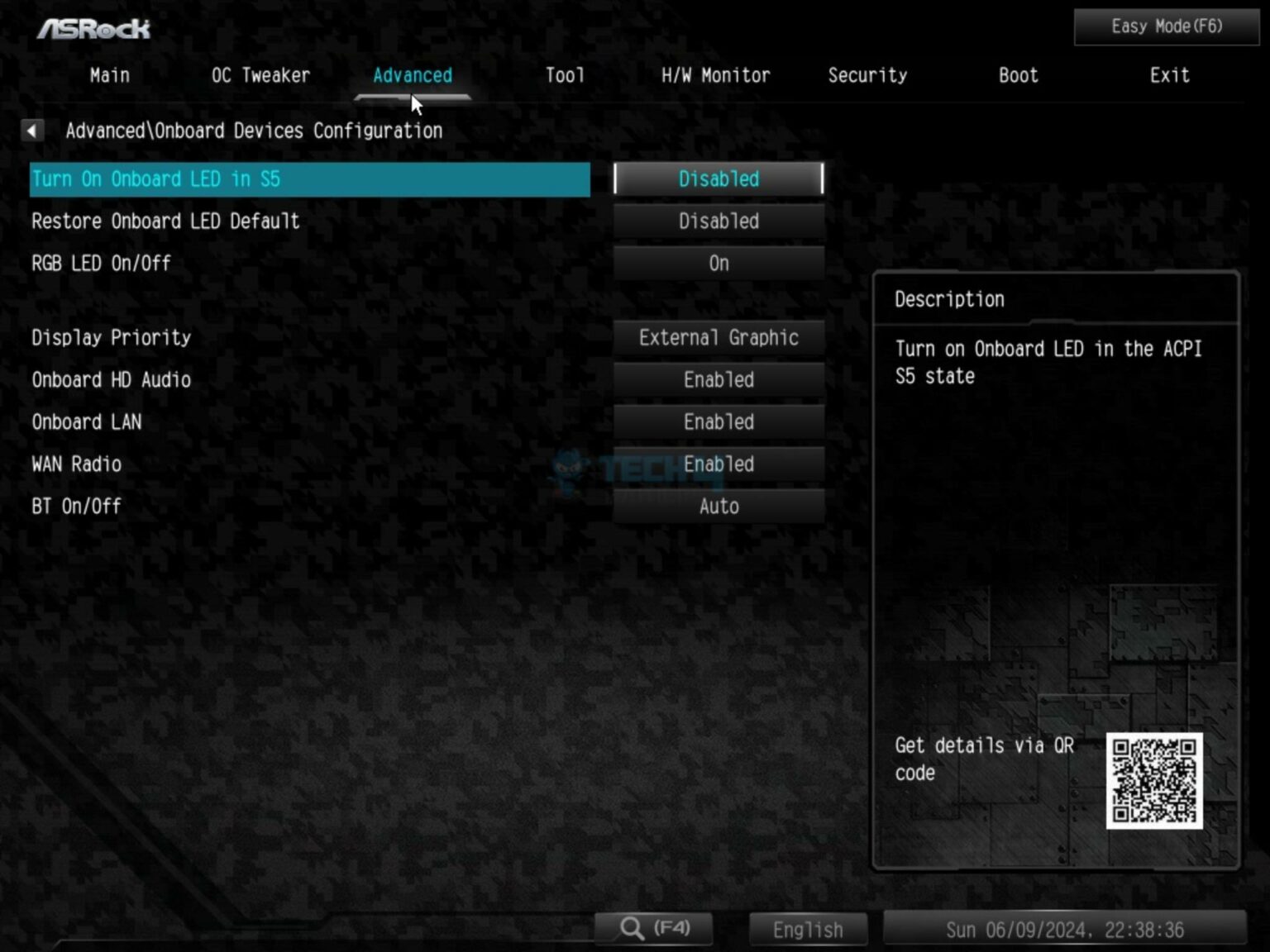1270x952 pixels.
Task: Select the Advanced tab
Action: [x=413, y=76]
